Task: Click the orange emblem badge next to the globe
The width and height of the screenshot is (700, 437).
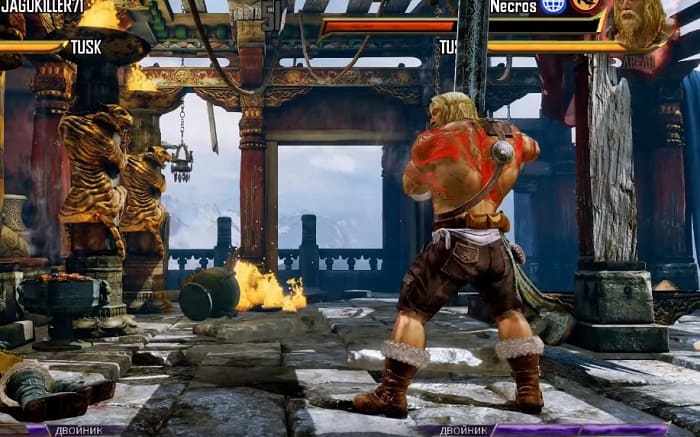Action: [x=585, y=6]
